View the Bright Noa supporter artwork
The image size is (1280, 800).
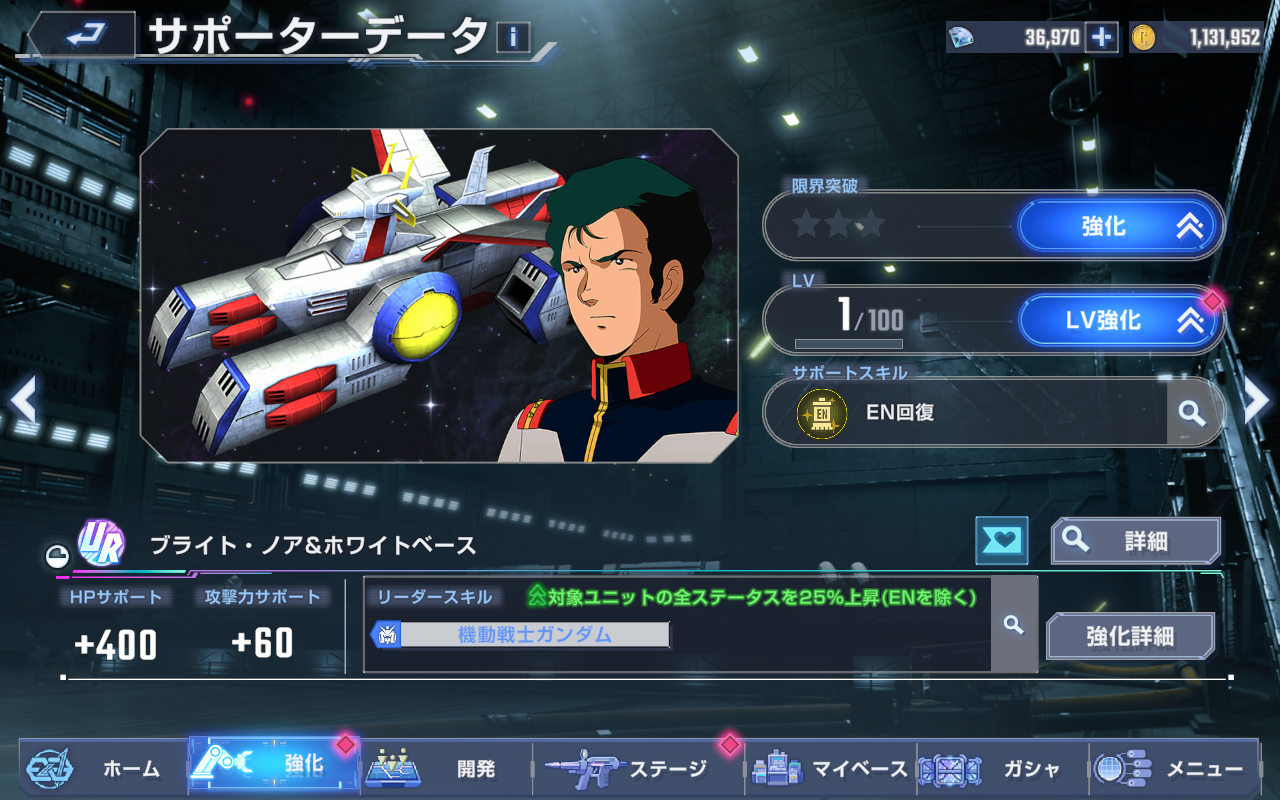[439, 295]
